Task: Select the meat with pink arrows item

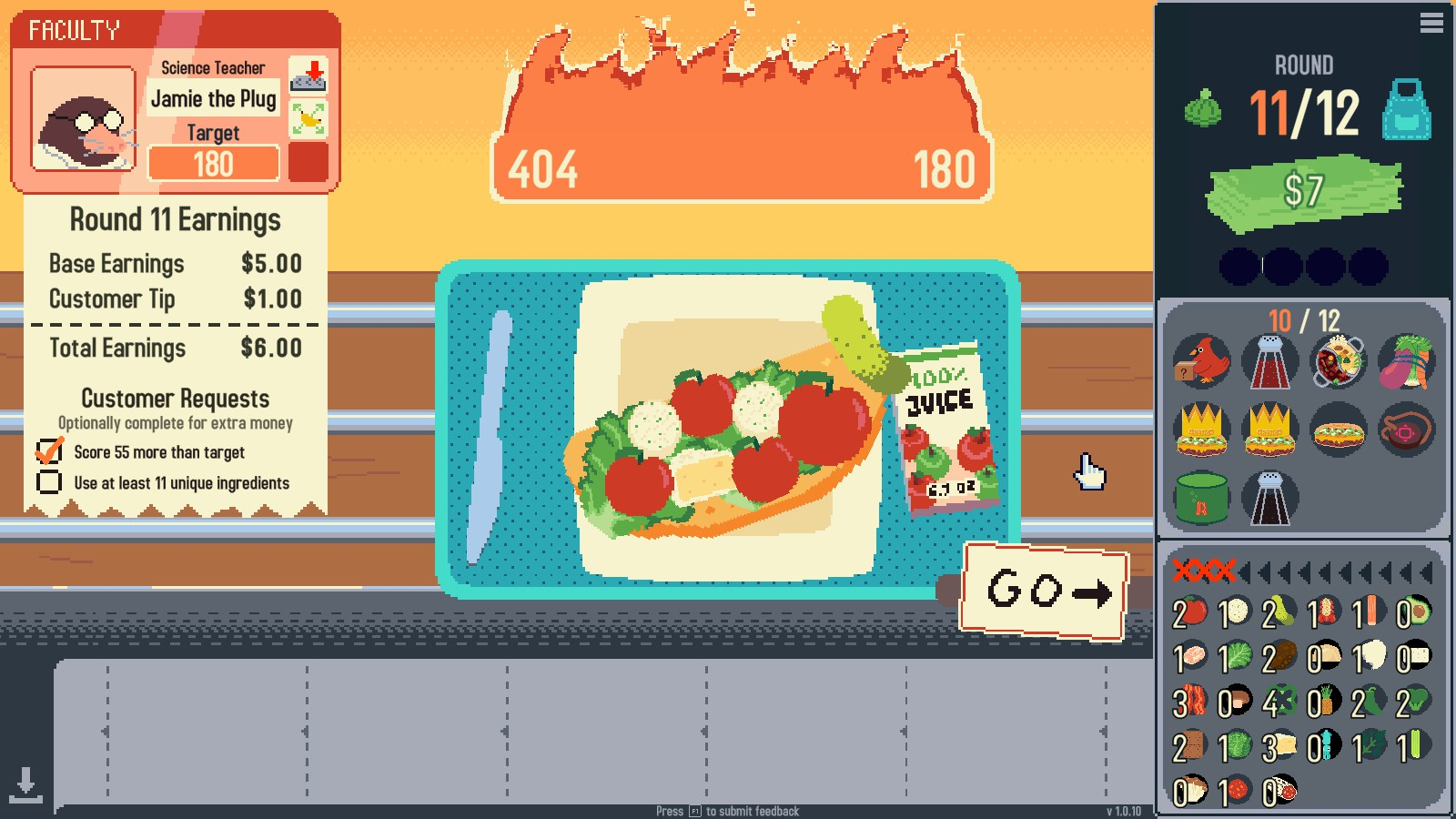Action: [1407, 430]
